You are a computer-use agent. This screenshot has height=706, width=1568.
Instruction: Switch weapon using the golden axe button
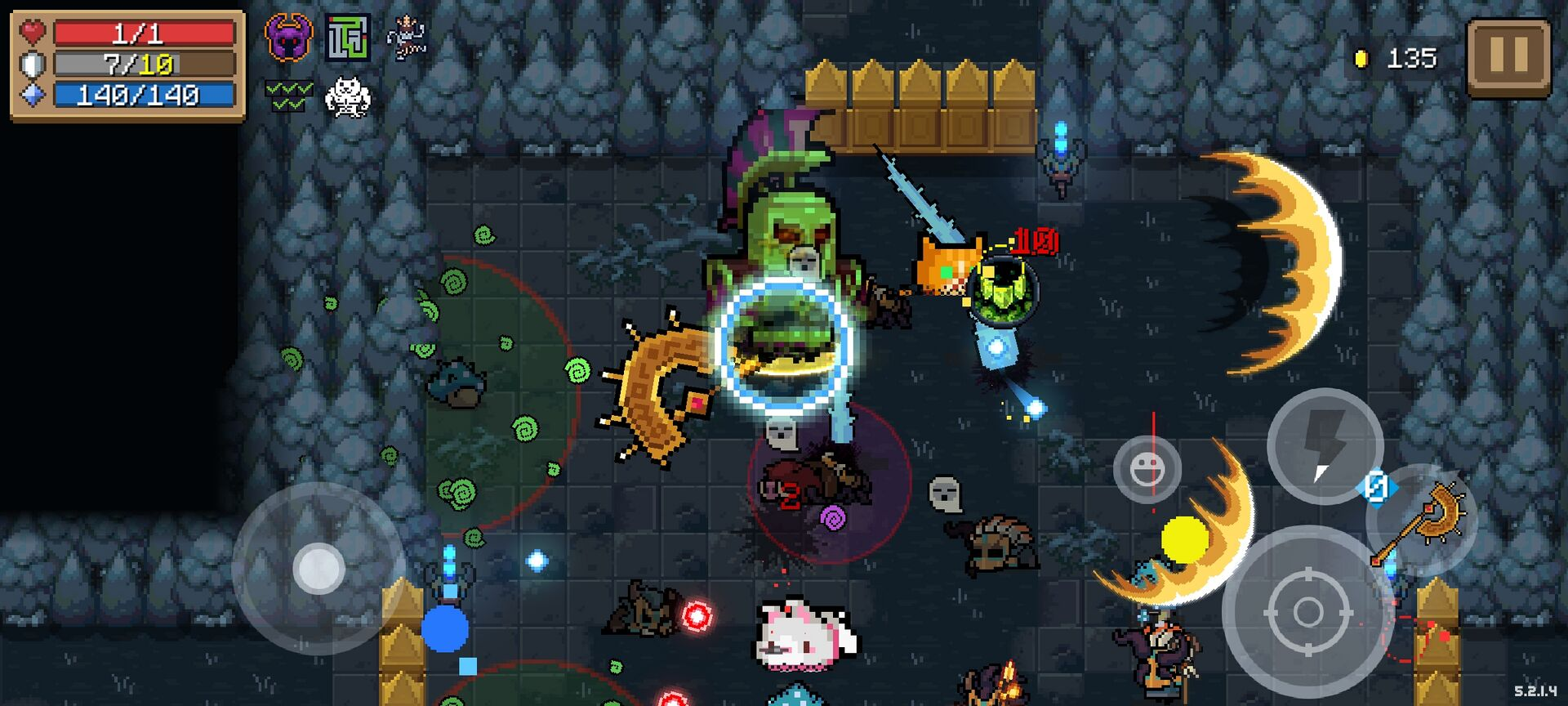pos(1425,520)
